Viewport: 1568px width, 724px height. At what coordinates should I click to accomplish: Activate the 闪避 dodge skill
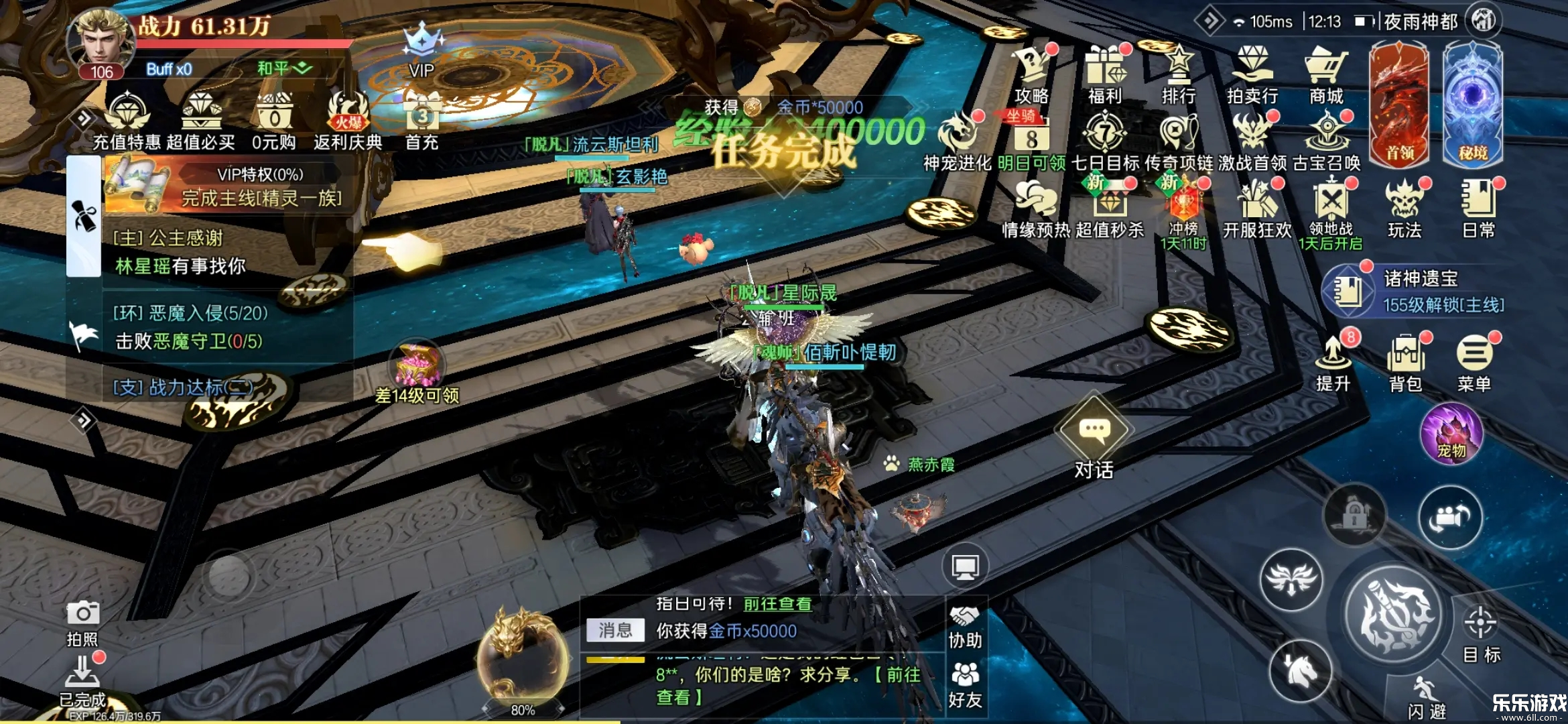pyautogui.click(x=1427, y=697)
